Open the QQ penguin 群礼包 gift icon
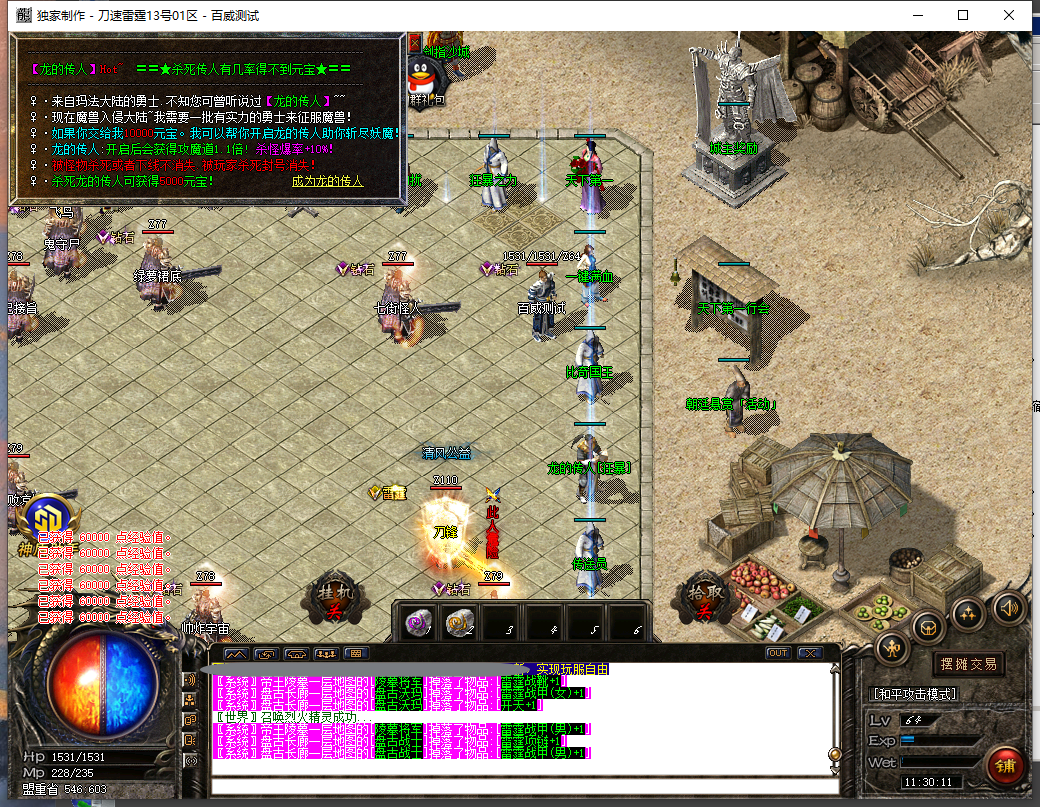The image size is (1040, 807). click(425, 78)
